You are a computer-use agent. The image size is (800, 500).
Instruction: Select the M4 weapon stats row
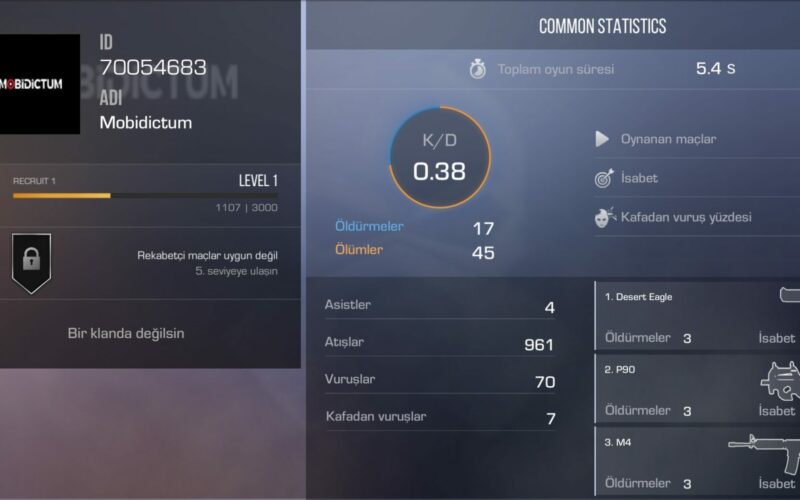[698, 462]
